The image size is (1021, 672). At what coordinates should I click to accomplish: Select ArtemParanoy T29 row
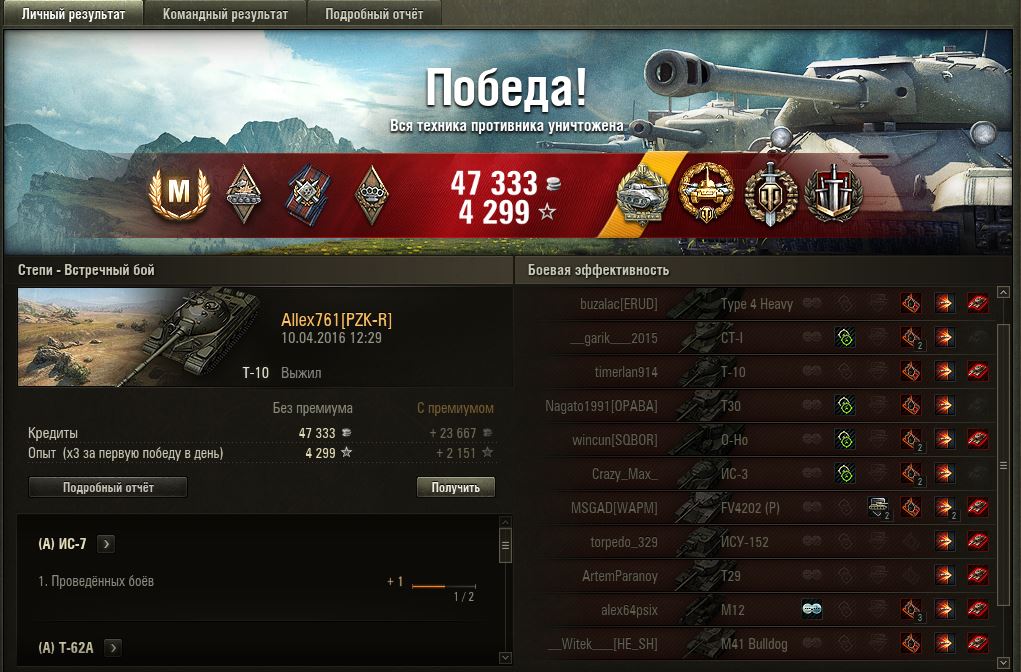coord(700,576)
